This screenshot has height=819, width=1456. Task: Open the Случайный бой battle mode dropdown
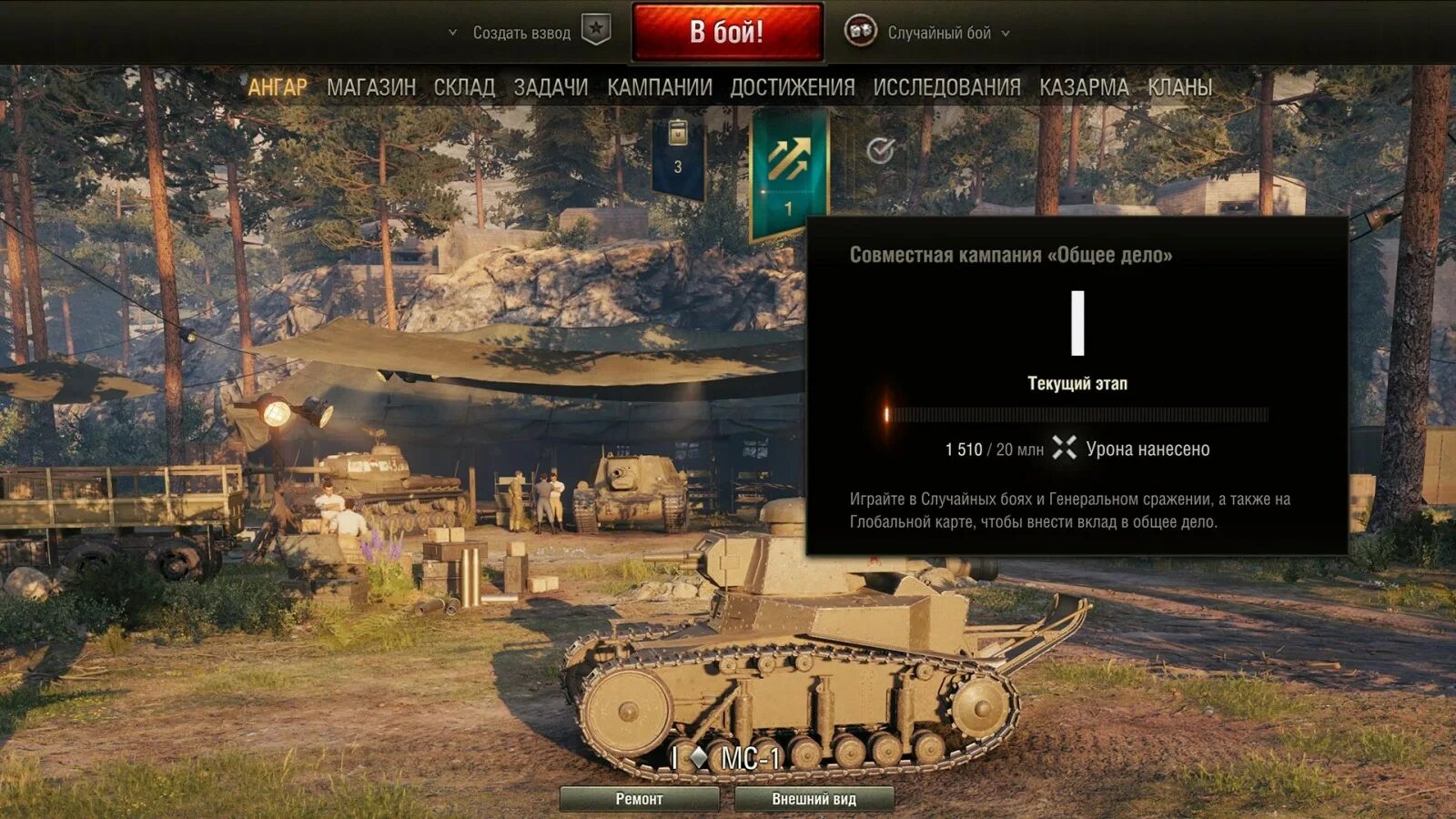coord(939,33)
